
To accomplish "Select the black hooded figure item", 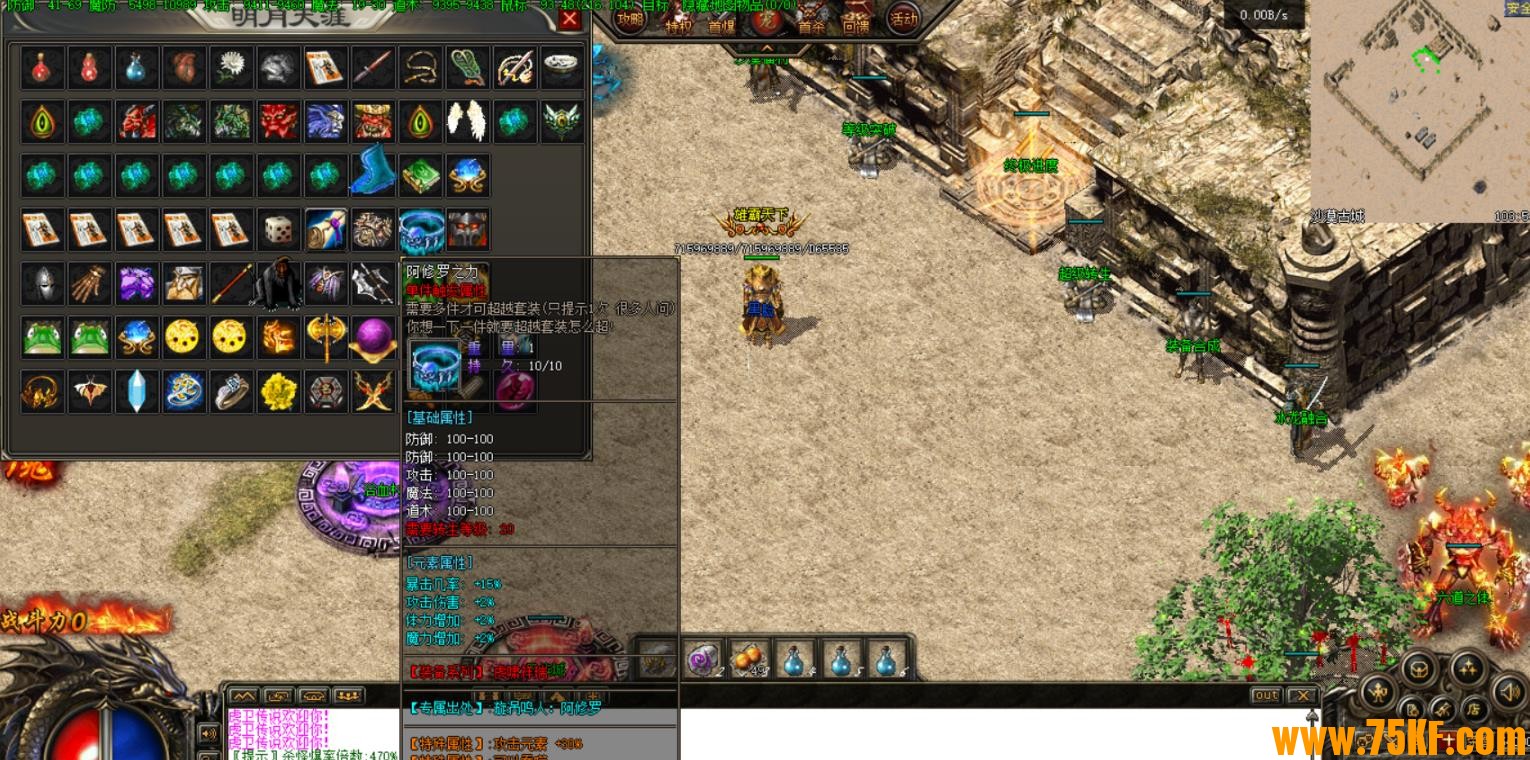I will click(x=278, y=284).
